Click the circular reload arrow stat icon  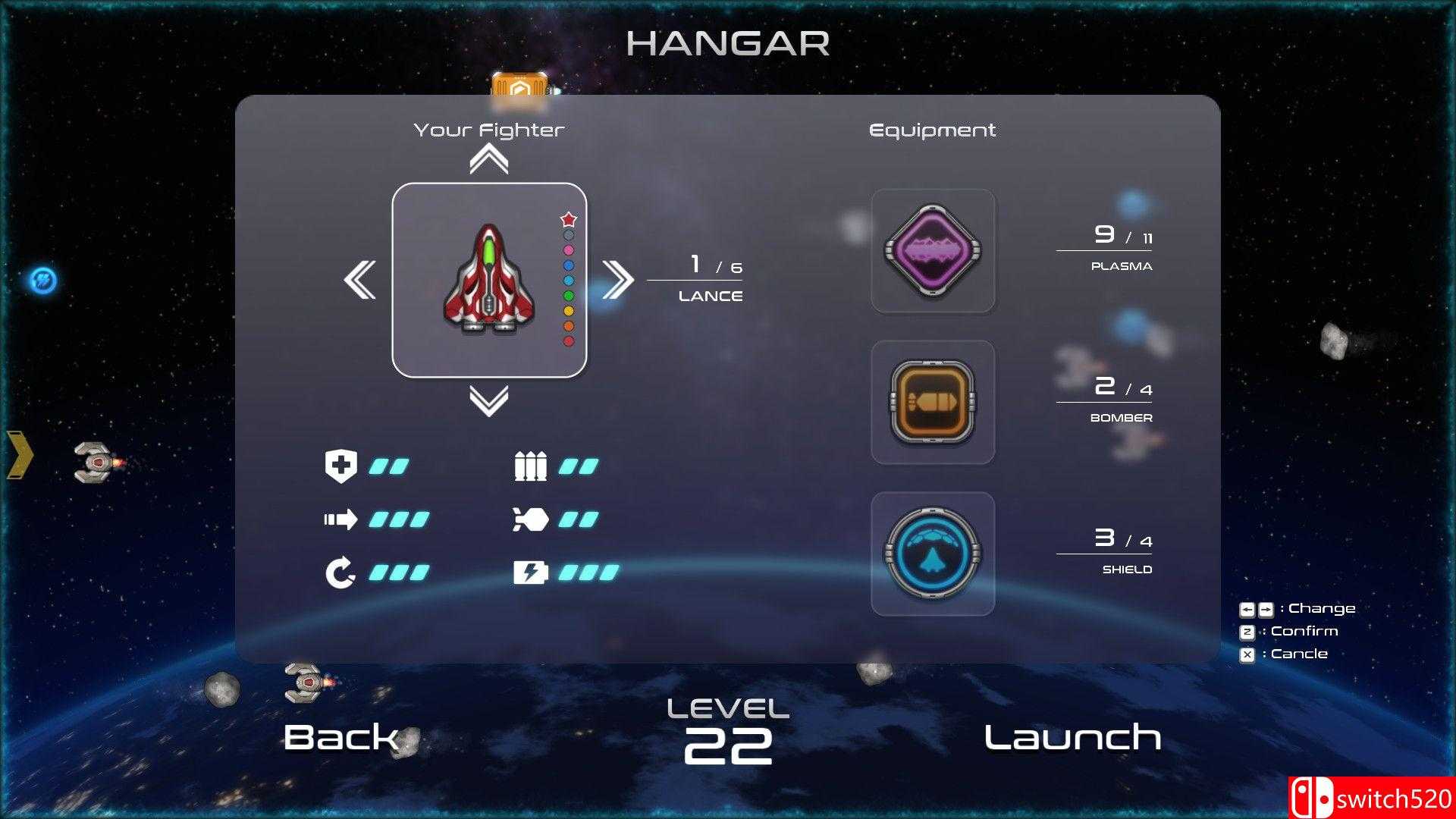[x=342, y=572]
